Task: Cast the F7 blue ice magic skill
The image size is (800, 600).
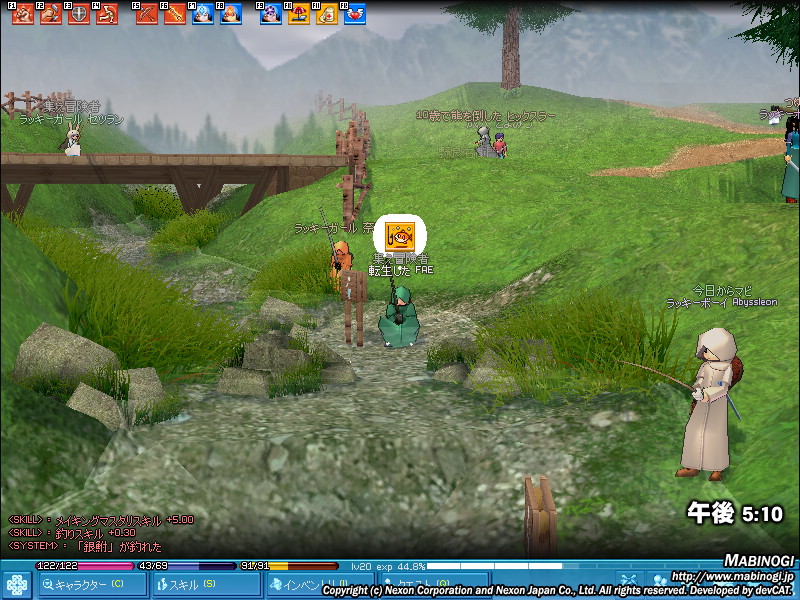Action: pos(203,14)
